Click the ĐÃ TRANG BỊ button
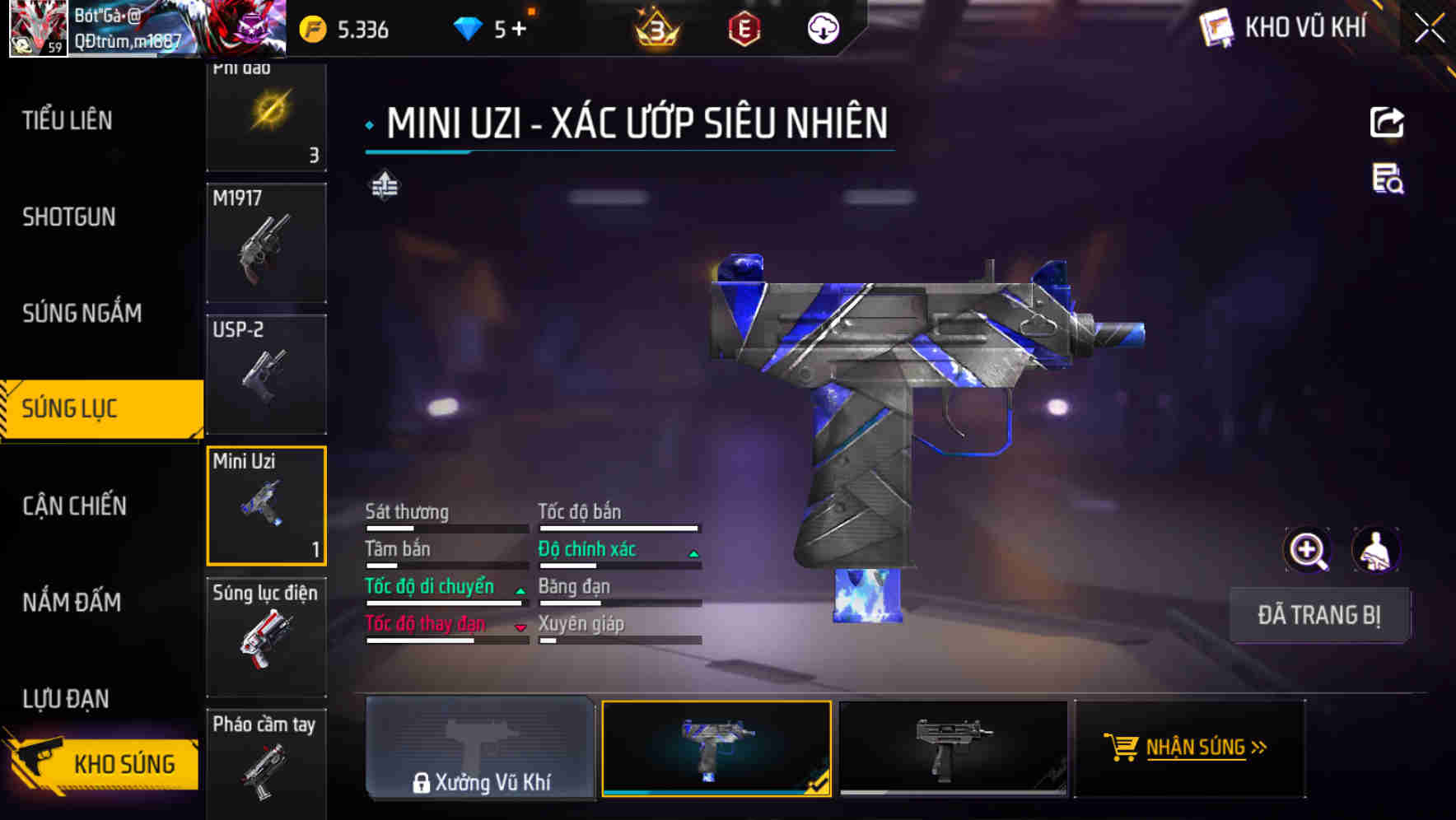Viewport: 1456px width, 820px height. [1319, 615]
